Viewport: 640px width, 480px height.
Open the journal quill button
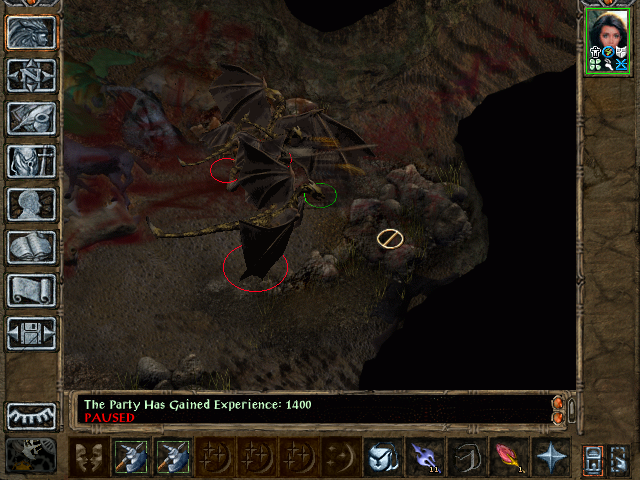(x=31, y=118)
